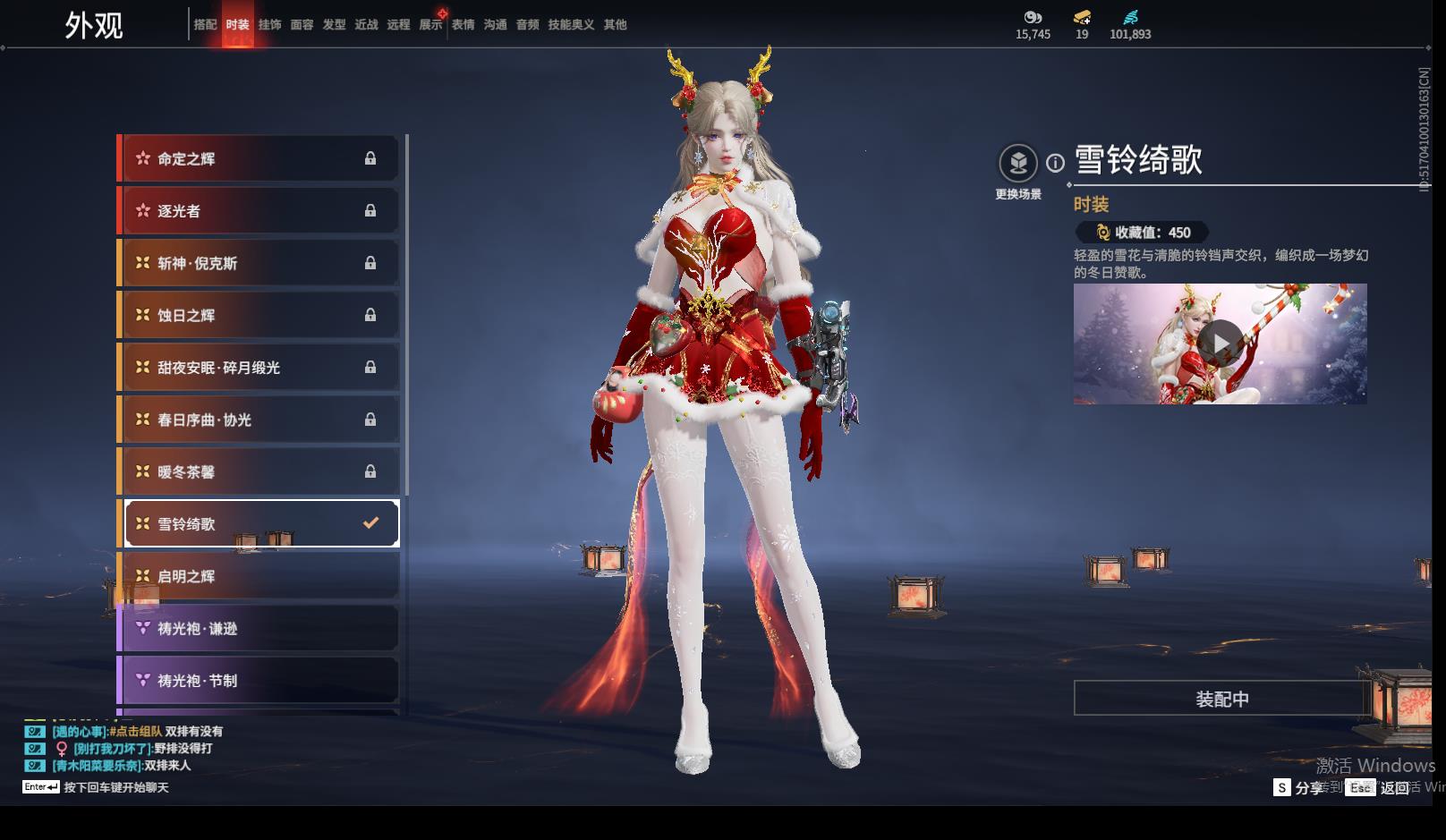Choose the 暖冬茶馨 outfit entry
Image resolution: width=1446 pixels, height=840 pixels.
[x=259, y=472]
